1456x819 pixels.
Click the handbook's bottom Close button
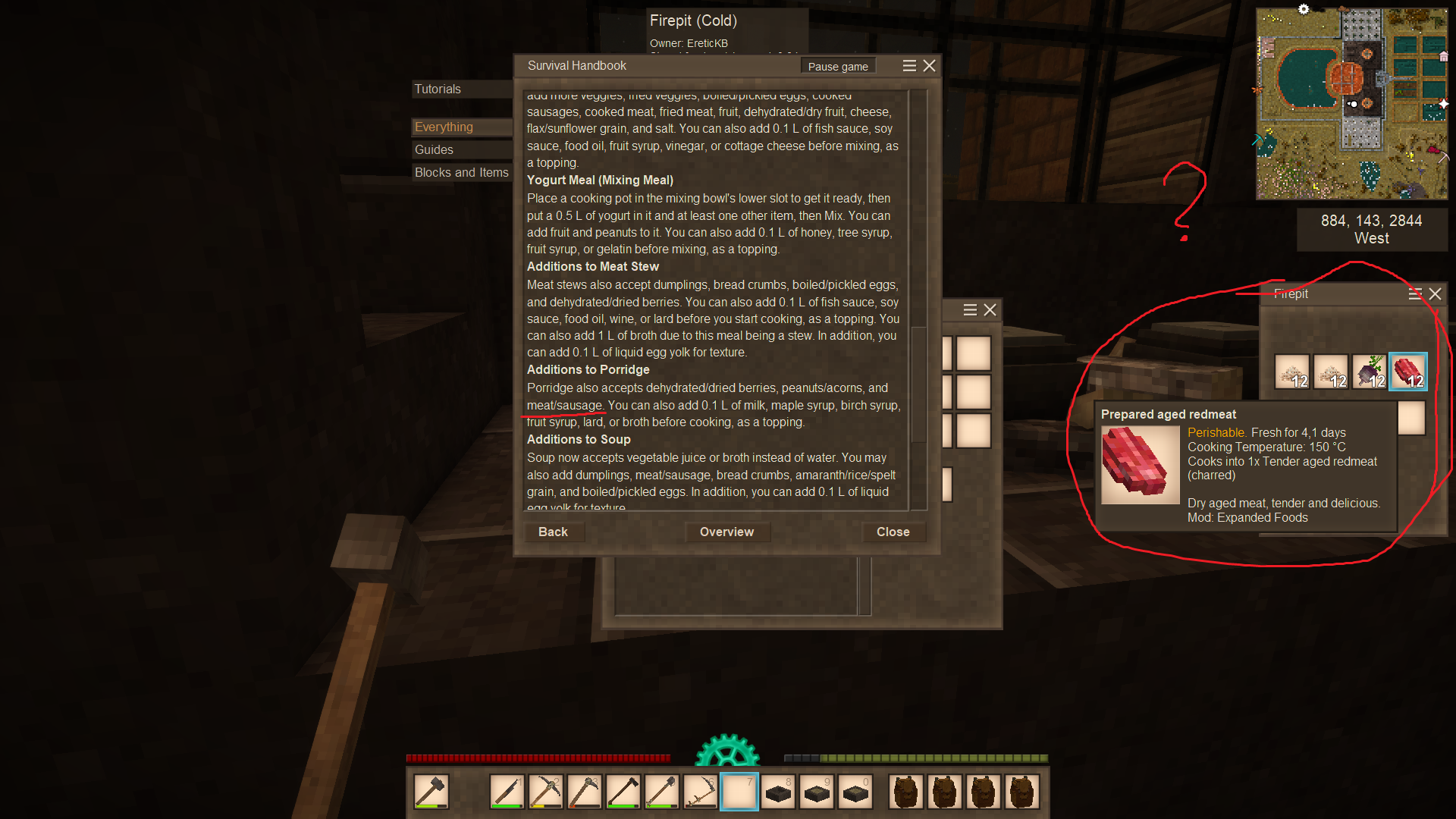pyautogui.click(x=893, y=532)
